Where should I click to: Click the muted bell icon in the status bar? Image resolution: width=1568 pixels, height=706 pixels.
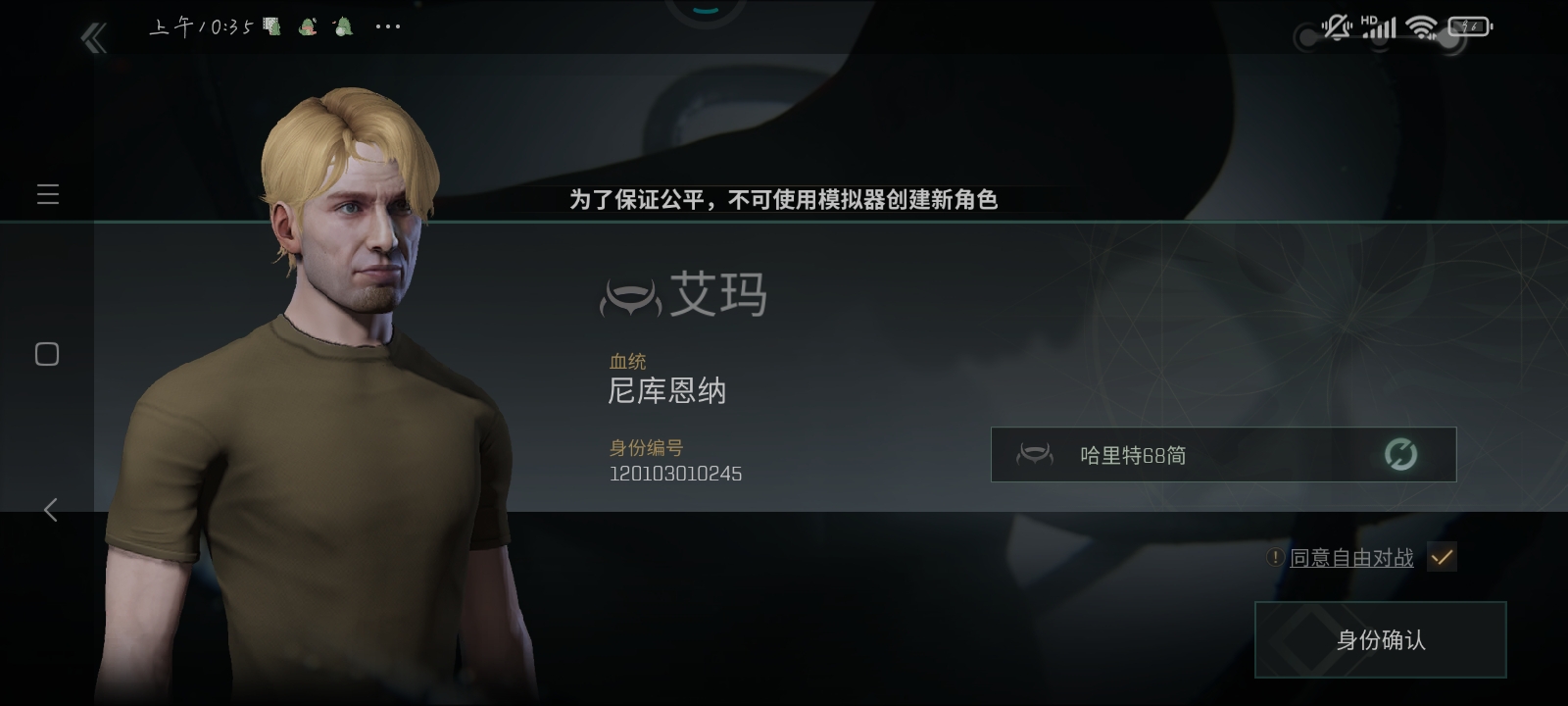pos(1334,26)
